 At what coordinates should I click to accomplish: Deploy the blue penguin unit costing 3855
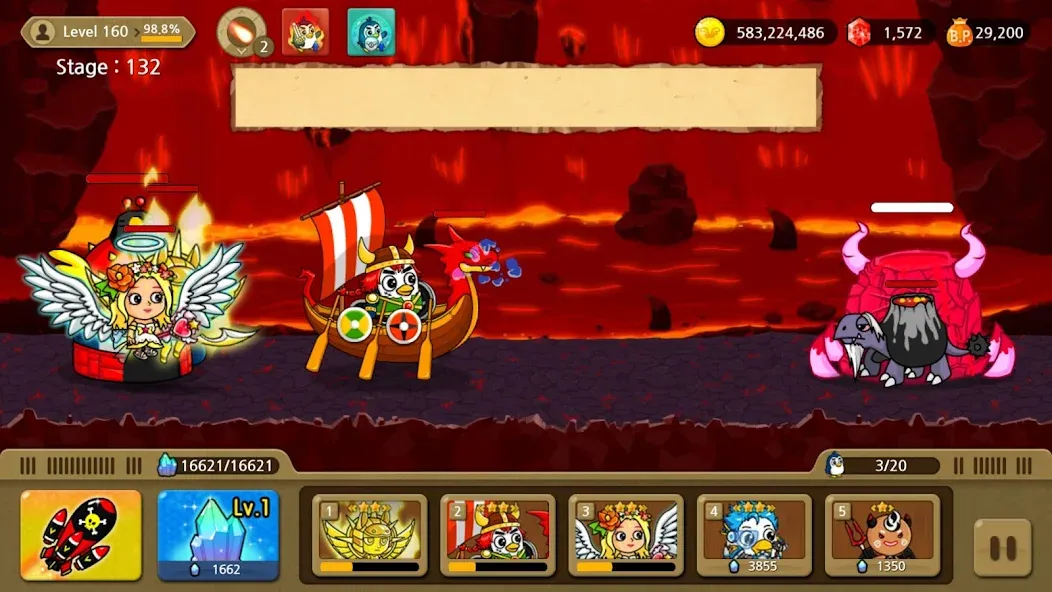pos(753,536)
